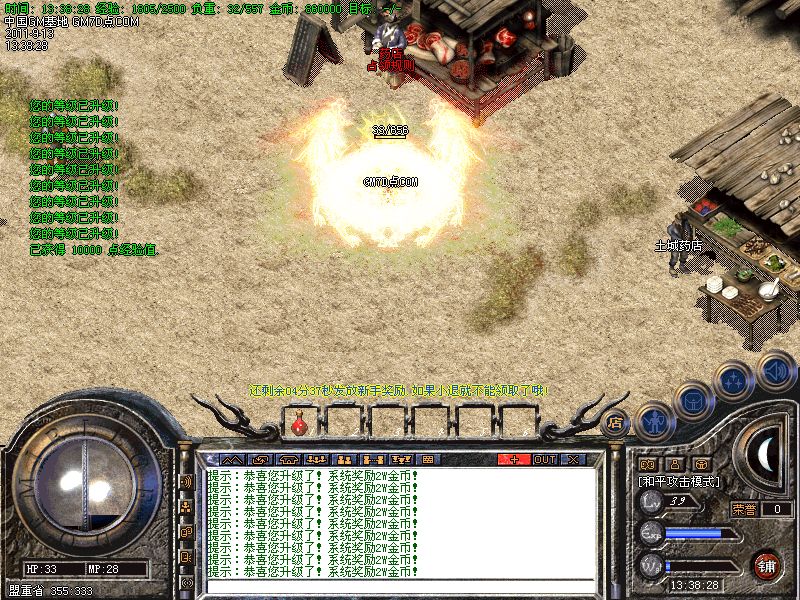Click the lone figure icon above the attack mode
This screenshot has width=800, height=600.
pos(674,464)
